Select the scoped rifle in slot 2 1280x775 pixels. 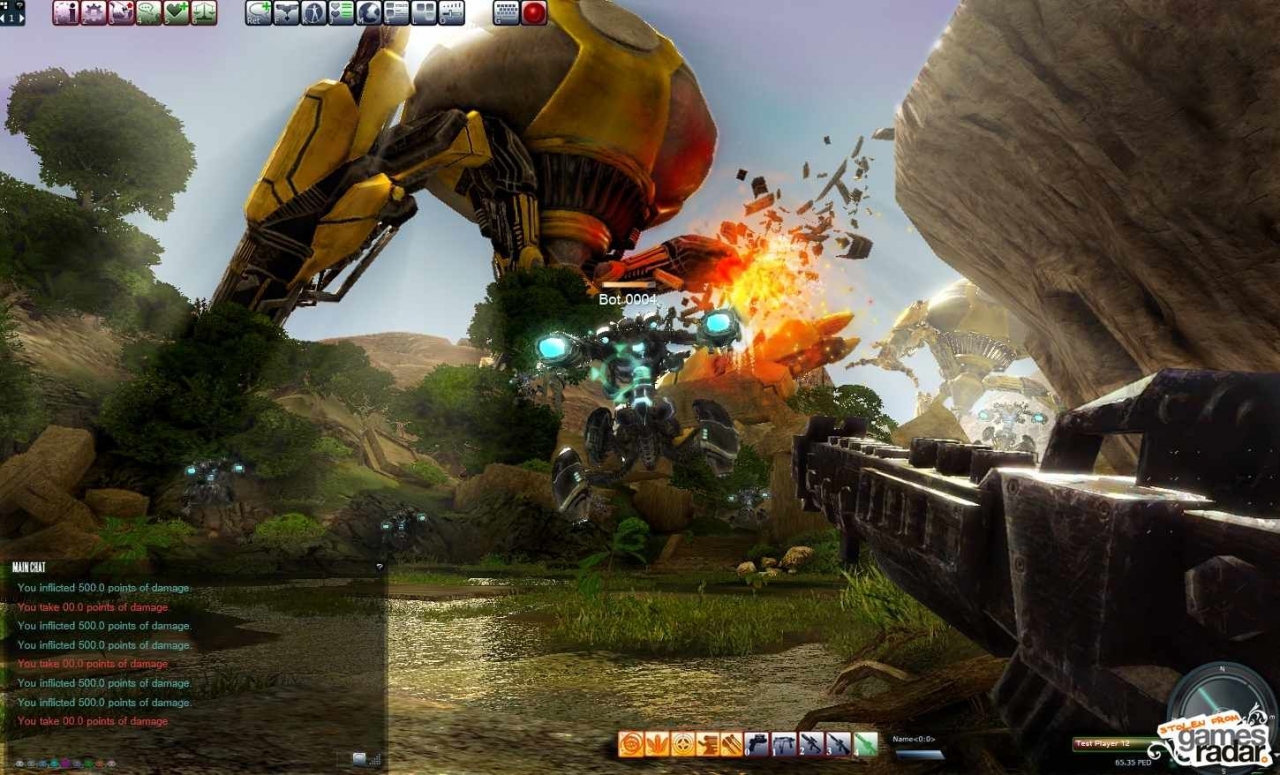click(811, 744)
